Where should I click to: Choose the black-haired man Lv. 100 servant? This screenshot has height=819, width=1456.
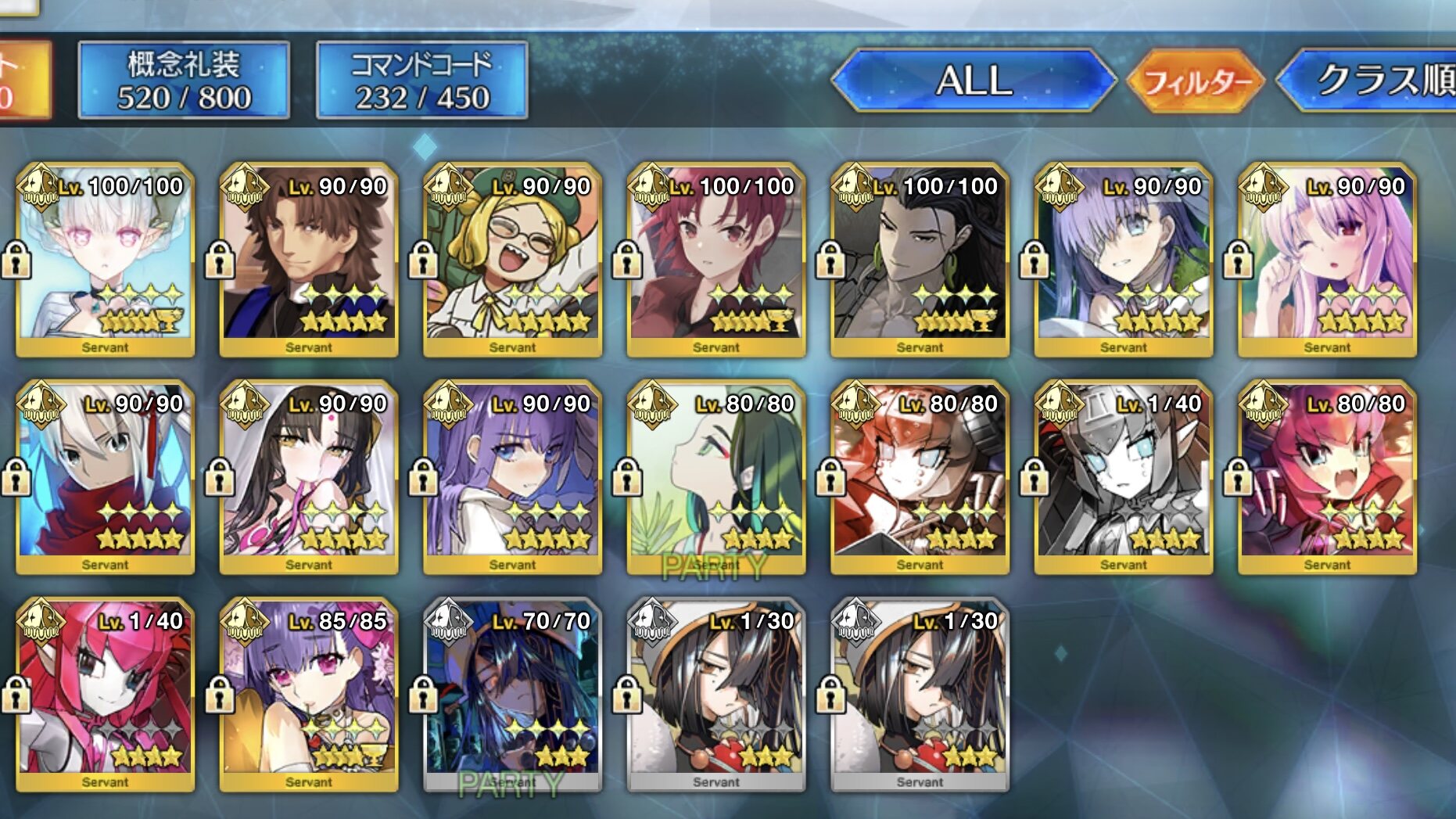(920, 260)
